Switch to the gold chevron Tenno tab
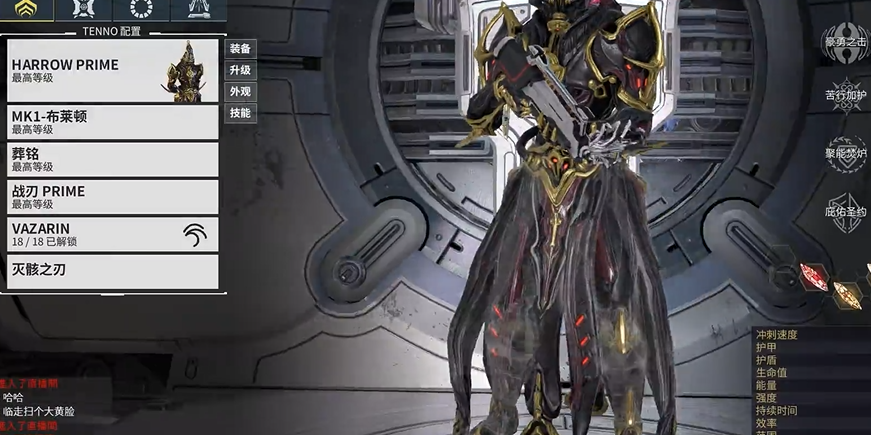871x435 pixels. pyautogui.click(x=27, y=11)
